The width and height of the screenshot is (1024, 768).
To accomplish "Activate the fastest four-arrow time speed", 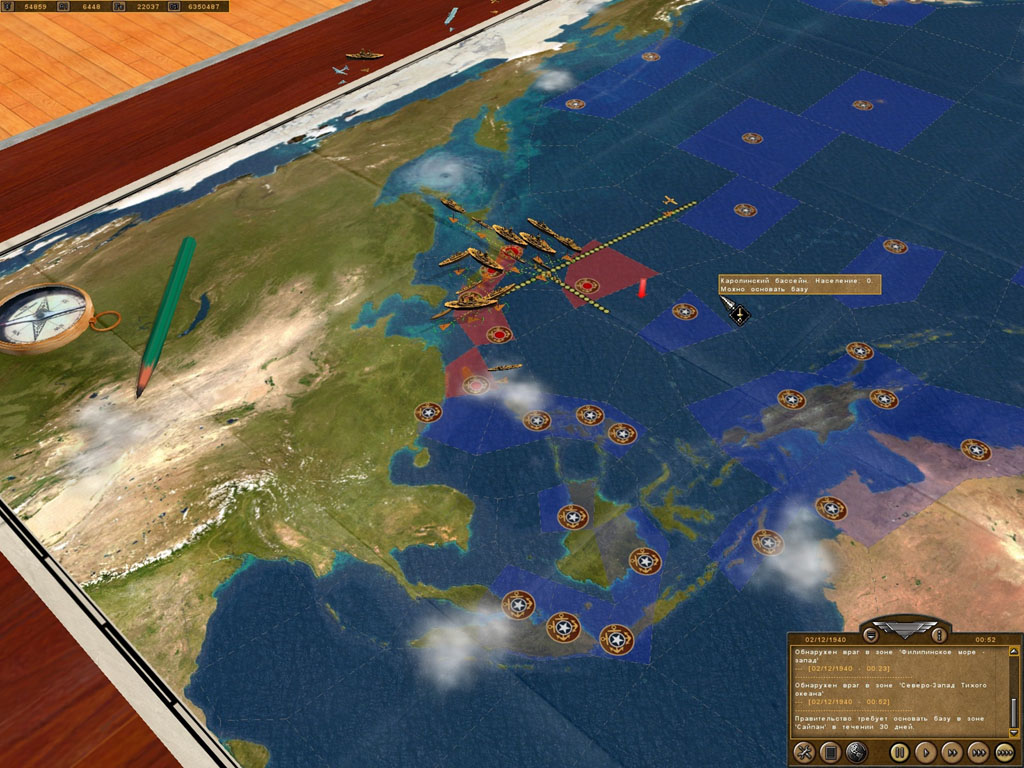I will coord(1006,751).
